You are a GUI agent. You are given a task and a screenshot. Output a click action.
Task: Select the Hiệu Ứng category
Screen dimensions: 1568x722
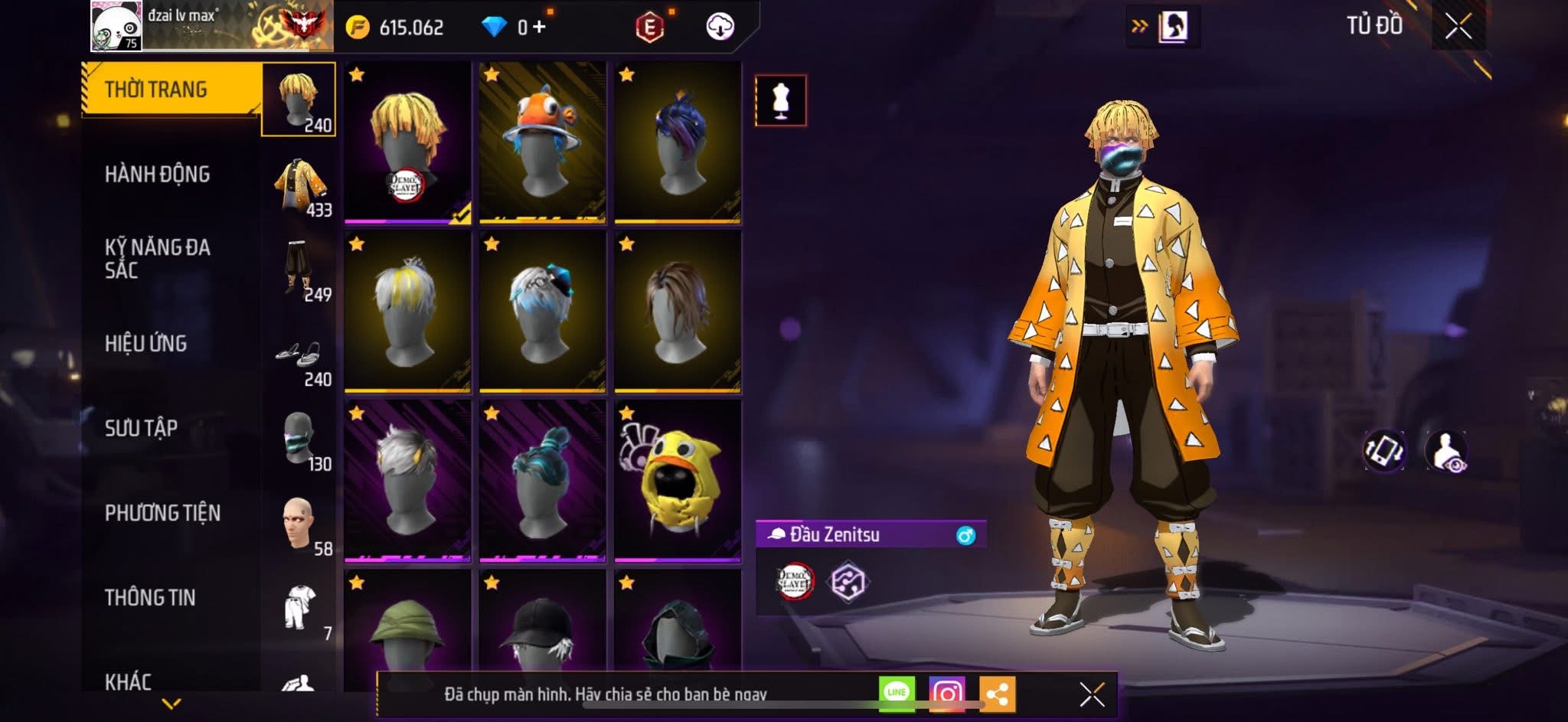point(145,344)
